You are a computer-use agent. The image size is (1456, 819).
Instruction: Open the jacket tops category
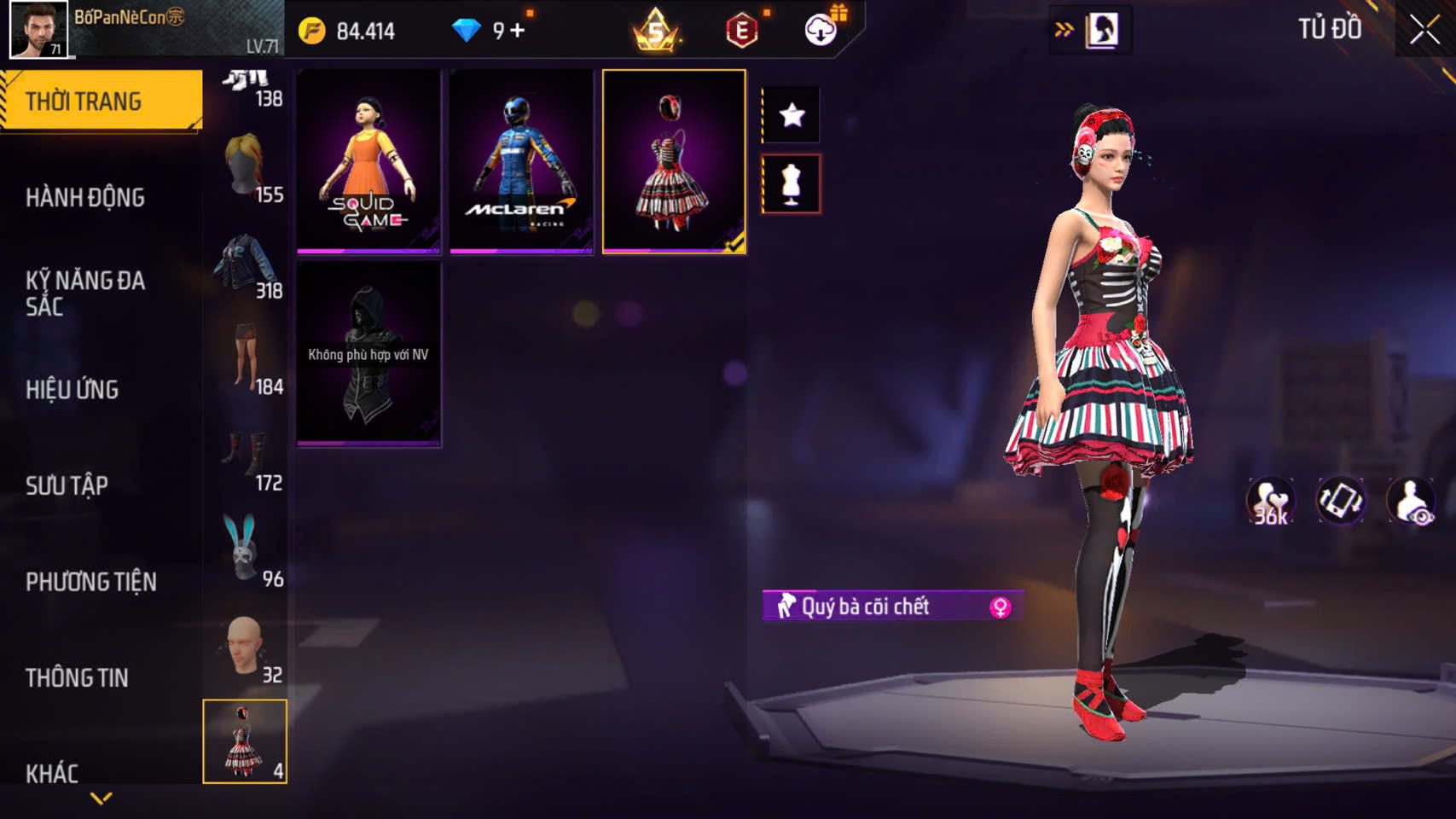point(245,266)
